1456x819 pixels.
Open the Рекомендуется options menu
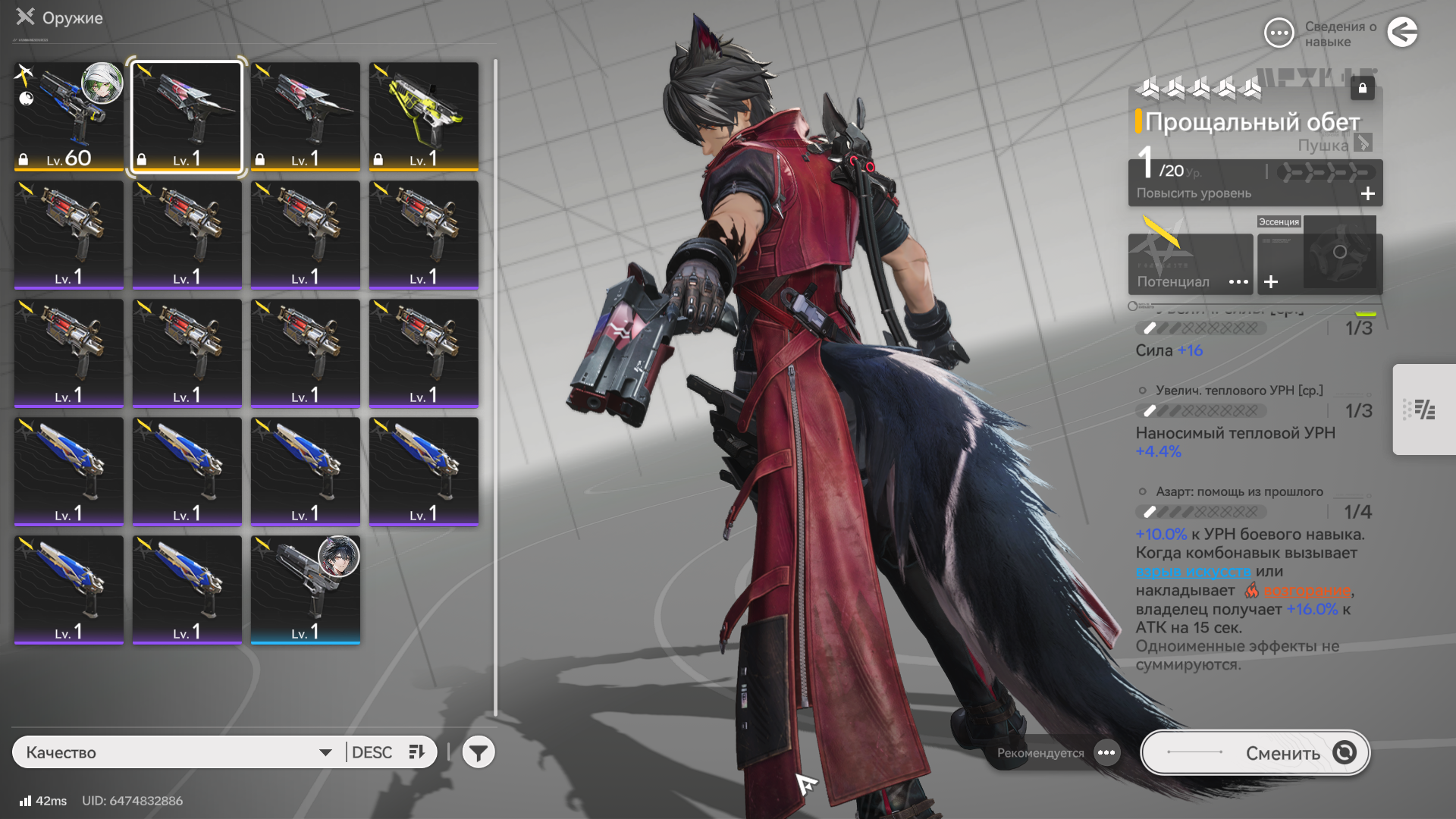pos(1106,752)
